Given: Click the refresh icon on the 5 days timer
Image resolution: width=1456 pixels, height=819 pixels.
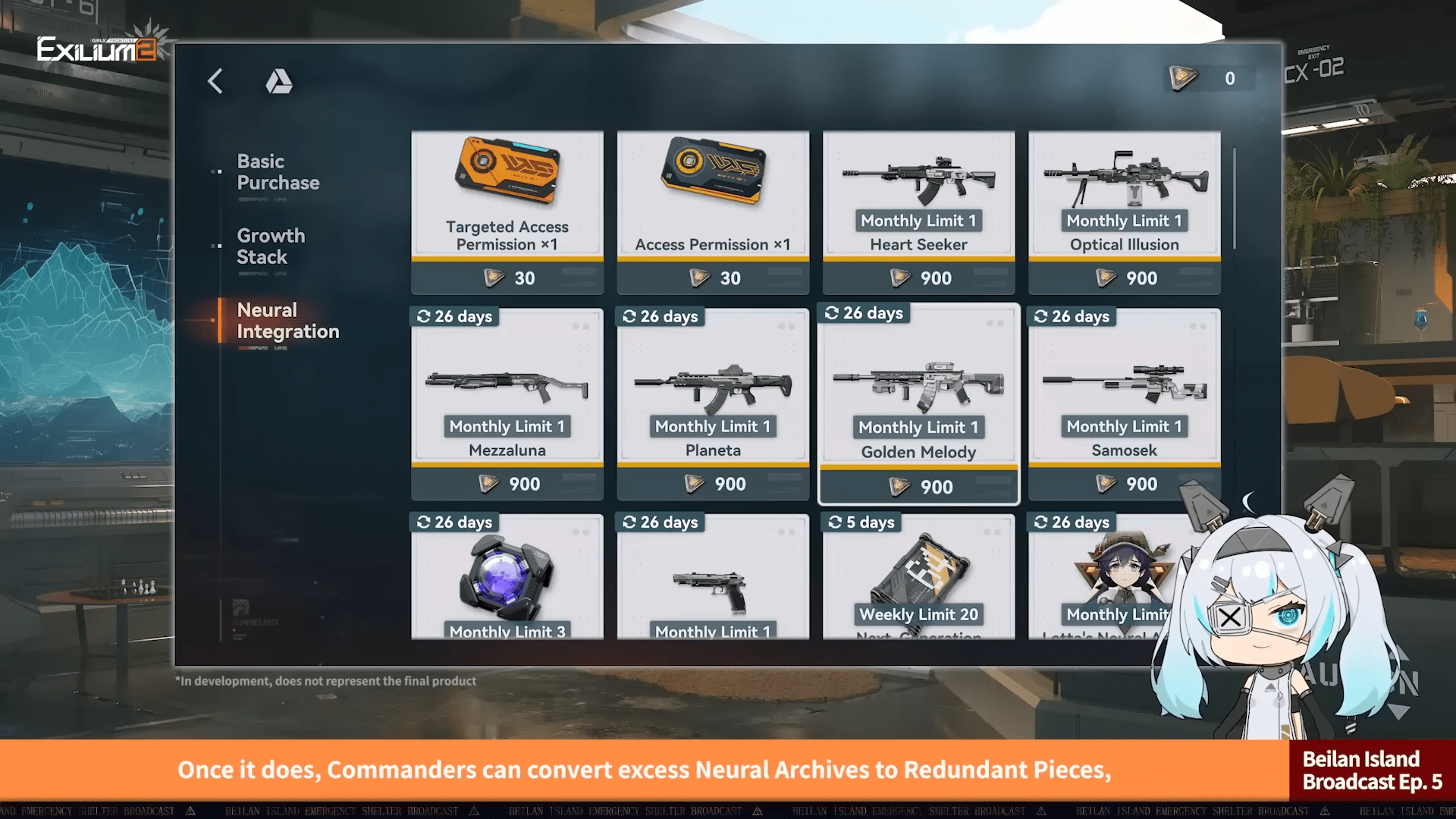Looking at the screenshot, I should click(834, 522).
